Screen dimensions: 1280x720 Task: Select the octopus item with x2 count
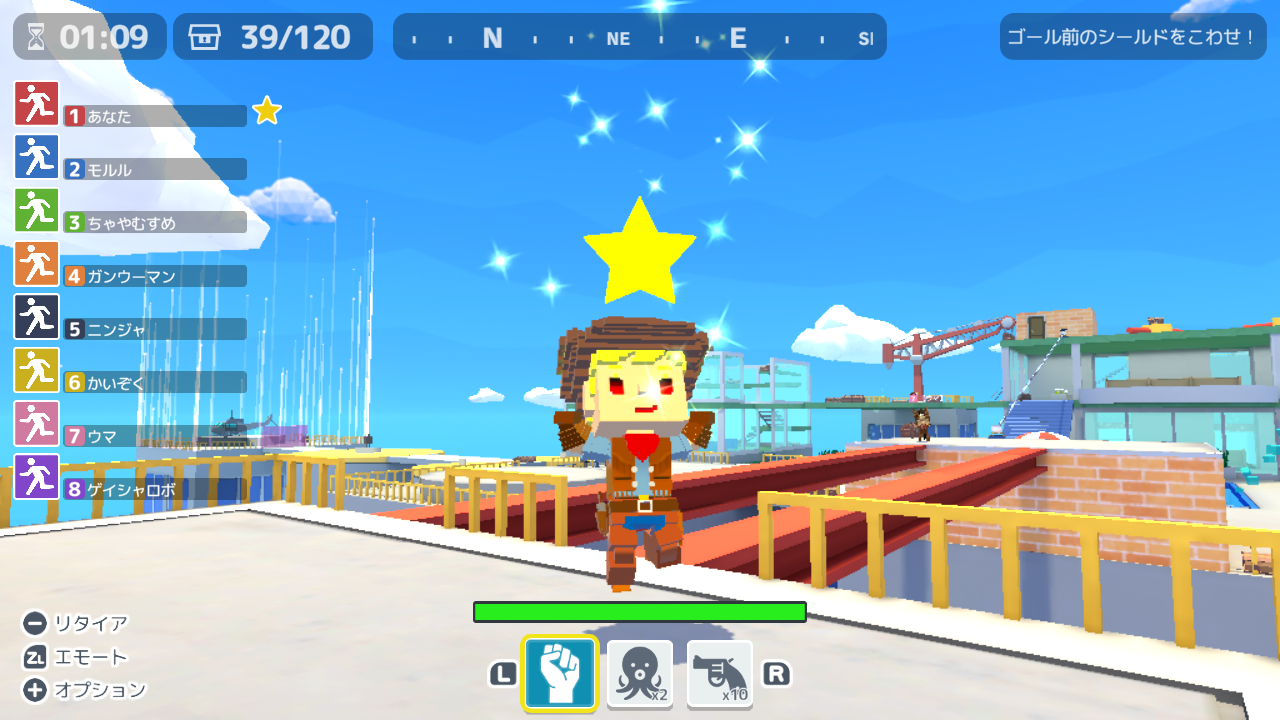pyautogui.click(x=639, y=674)
